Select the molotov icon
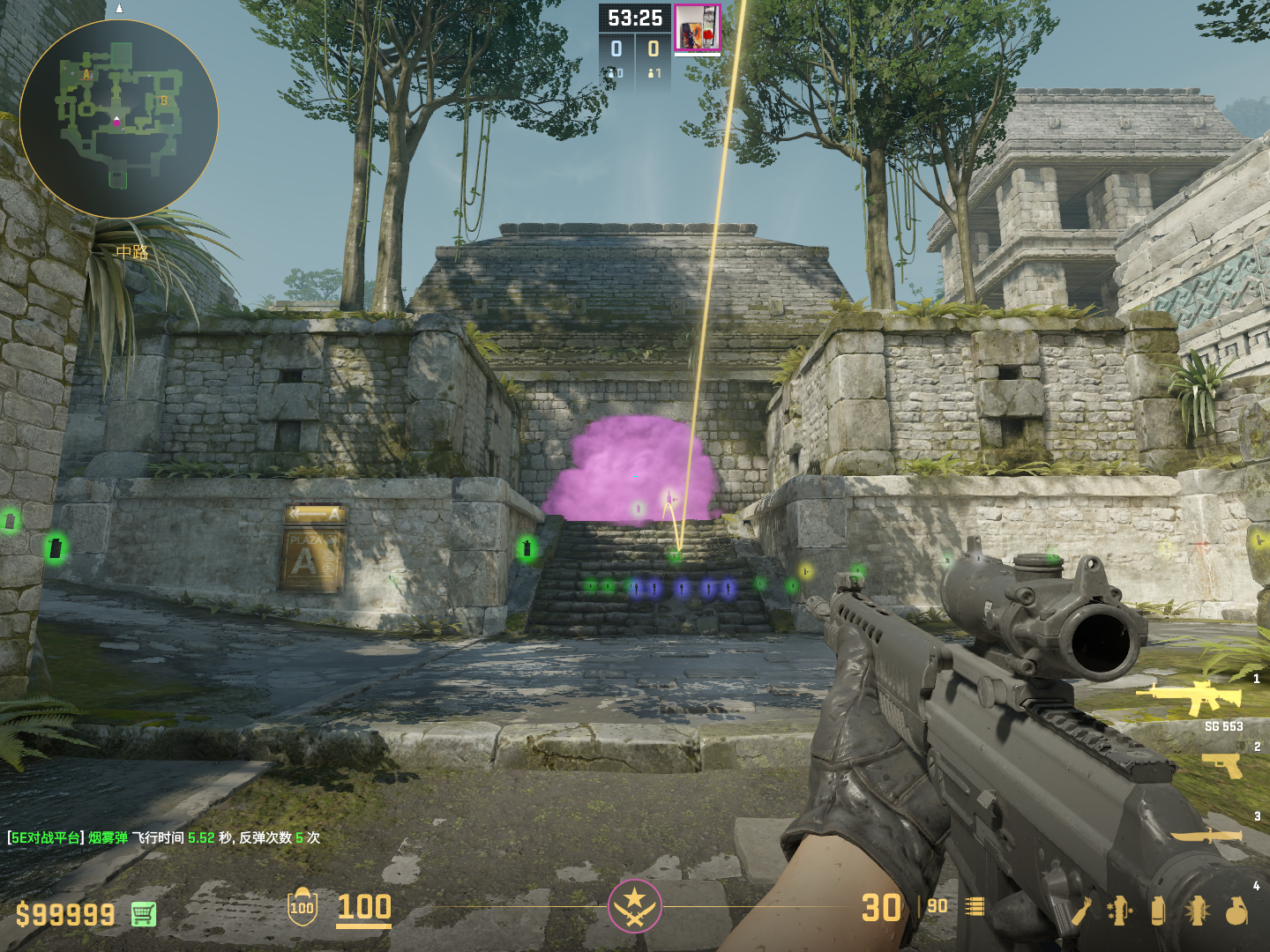 (x=1082, y=911)
